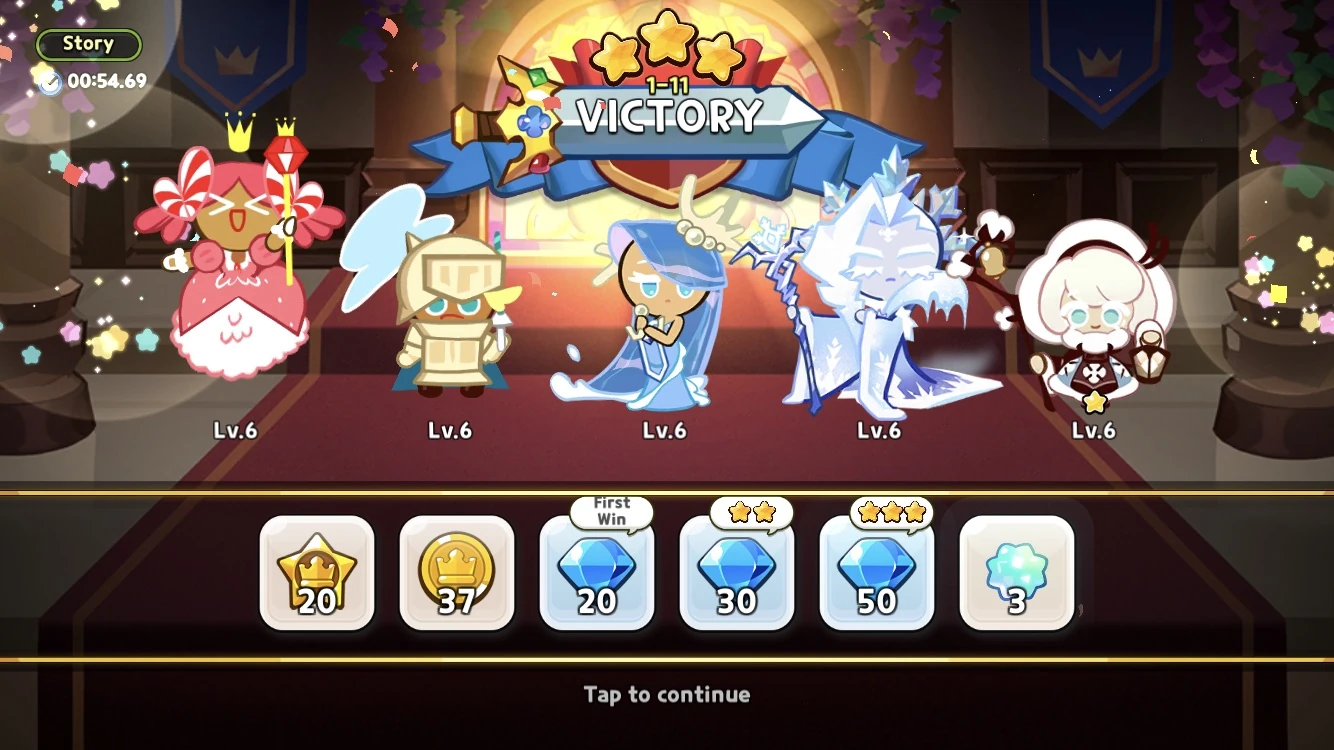Collect the 20 star points reward
1334x750 pixels.
pyautogui.click(x=317, y=573)
